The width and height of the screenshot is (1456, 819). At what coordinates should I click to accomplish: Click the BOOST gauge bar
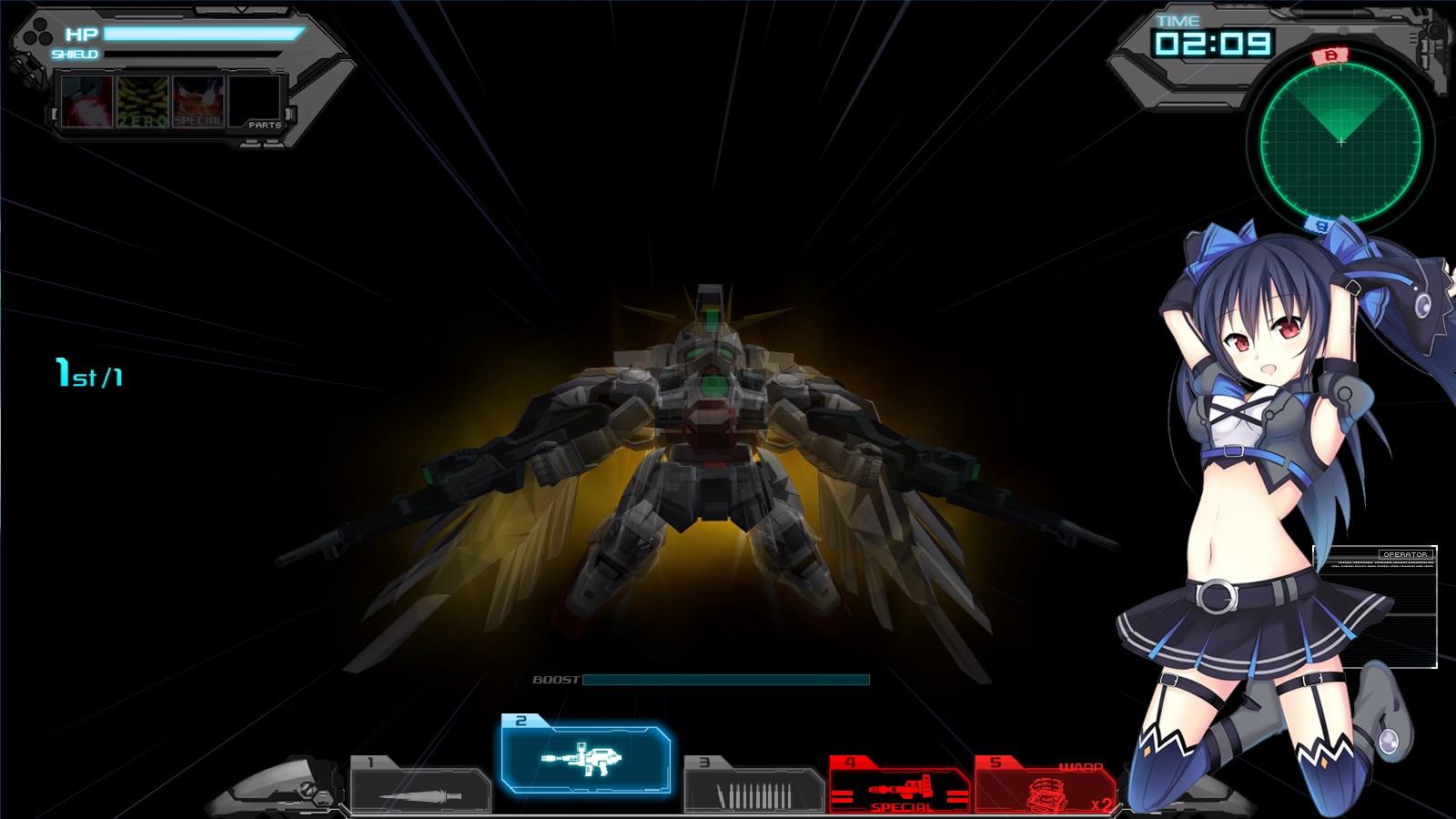click(x=728, y=680)
